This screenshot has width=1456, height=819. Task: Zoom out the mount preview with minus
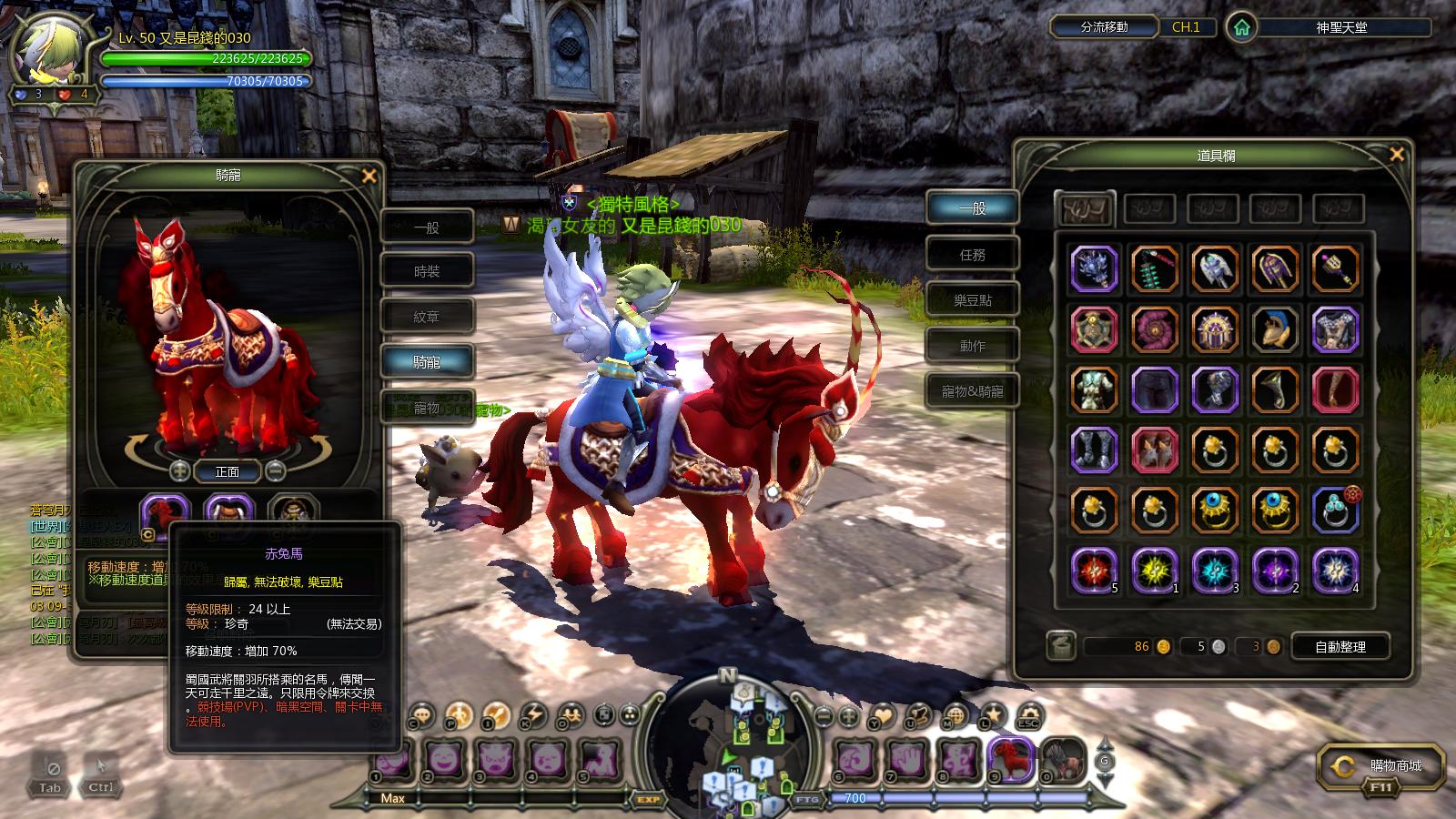pyautogui.click(x=275, y=470)
